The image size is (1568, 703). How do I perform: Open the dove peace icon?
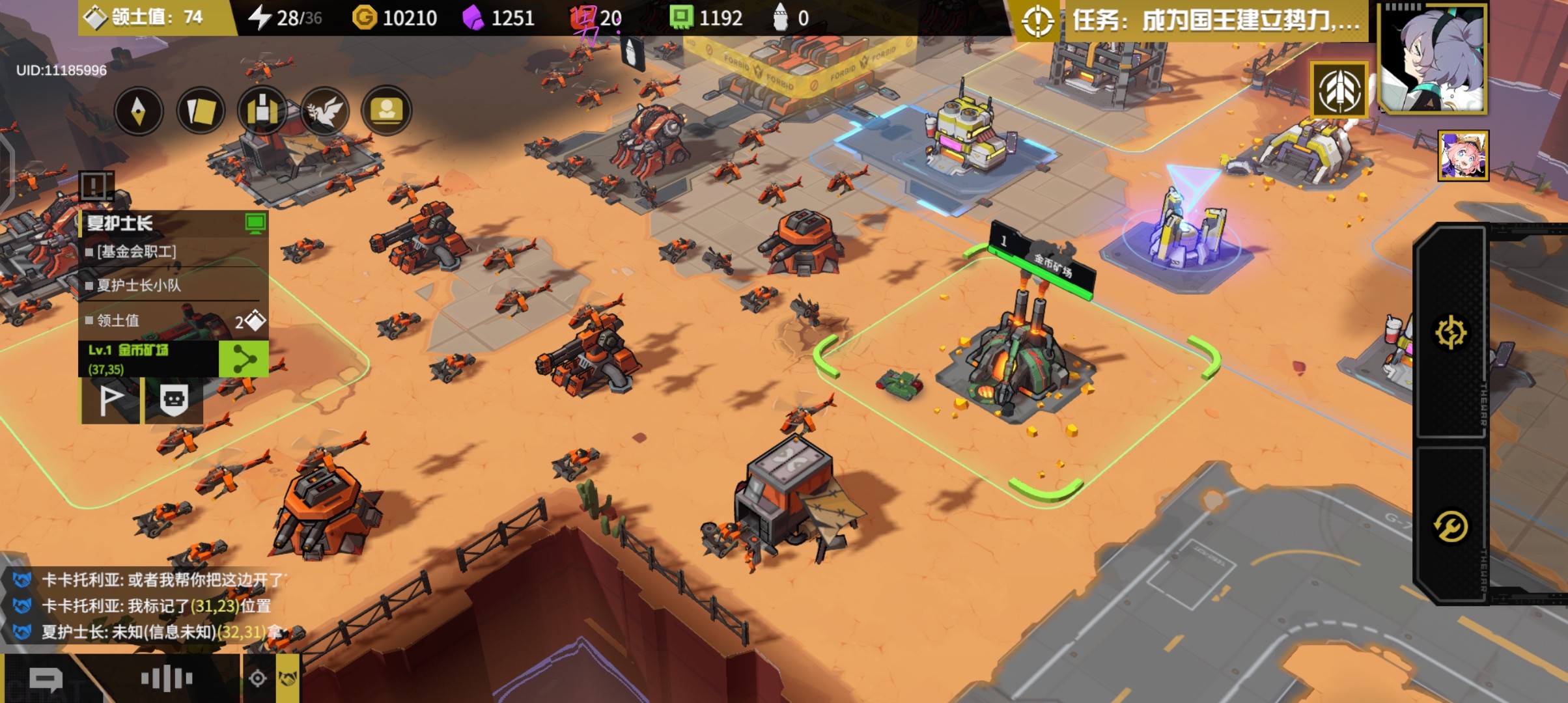coord(324,111)
